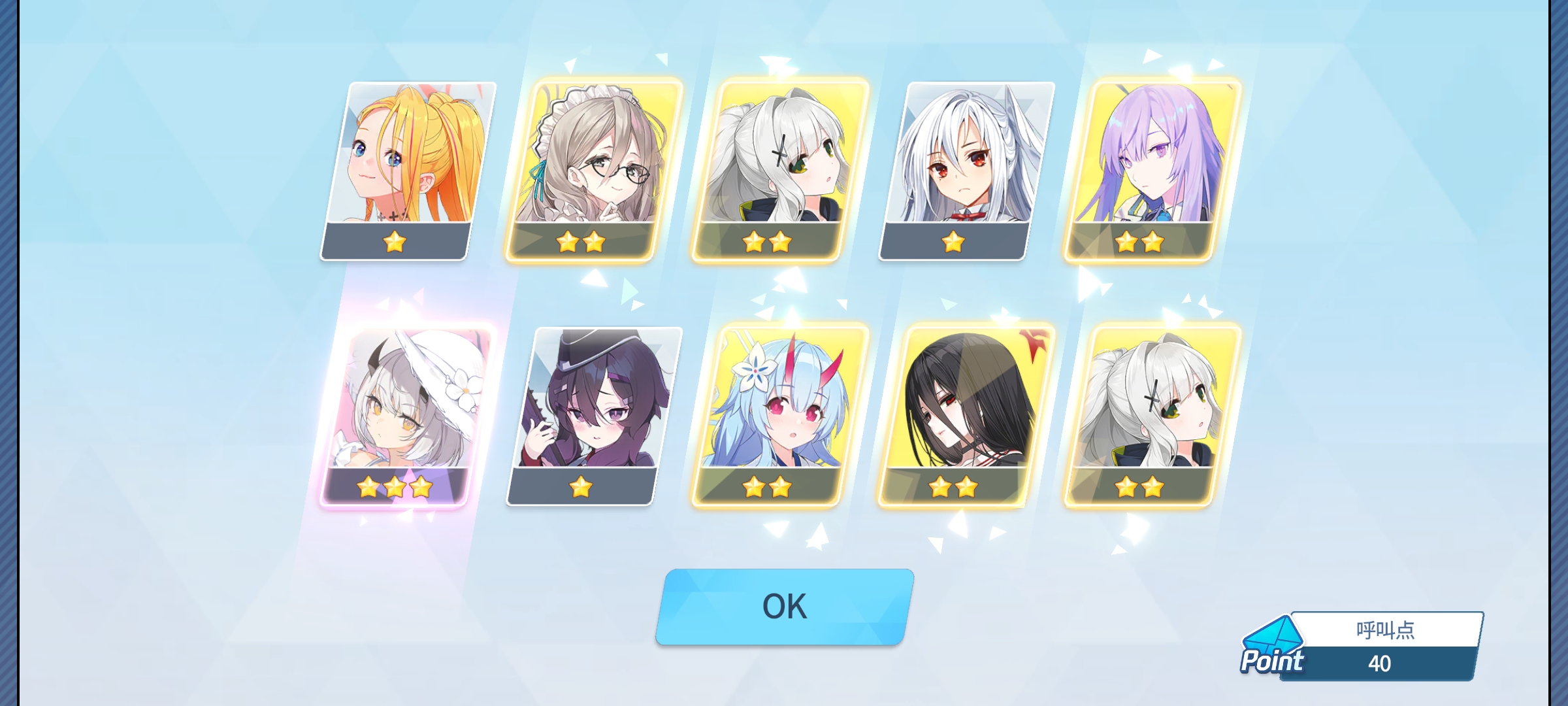
Task: Select the blue-haired red-horned student card
Action: coord(780,416)
